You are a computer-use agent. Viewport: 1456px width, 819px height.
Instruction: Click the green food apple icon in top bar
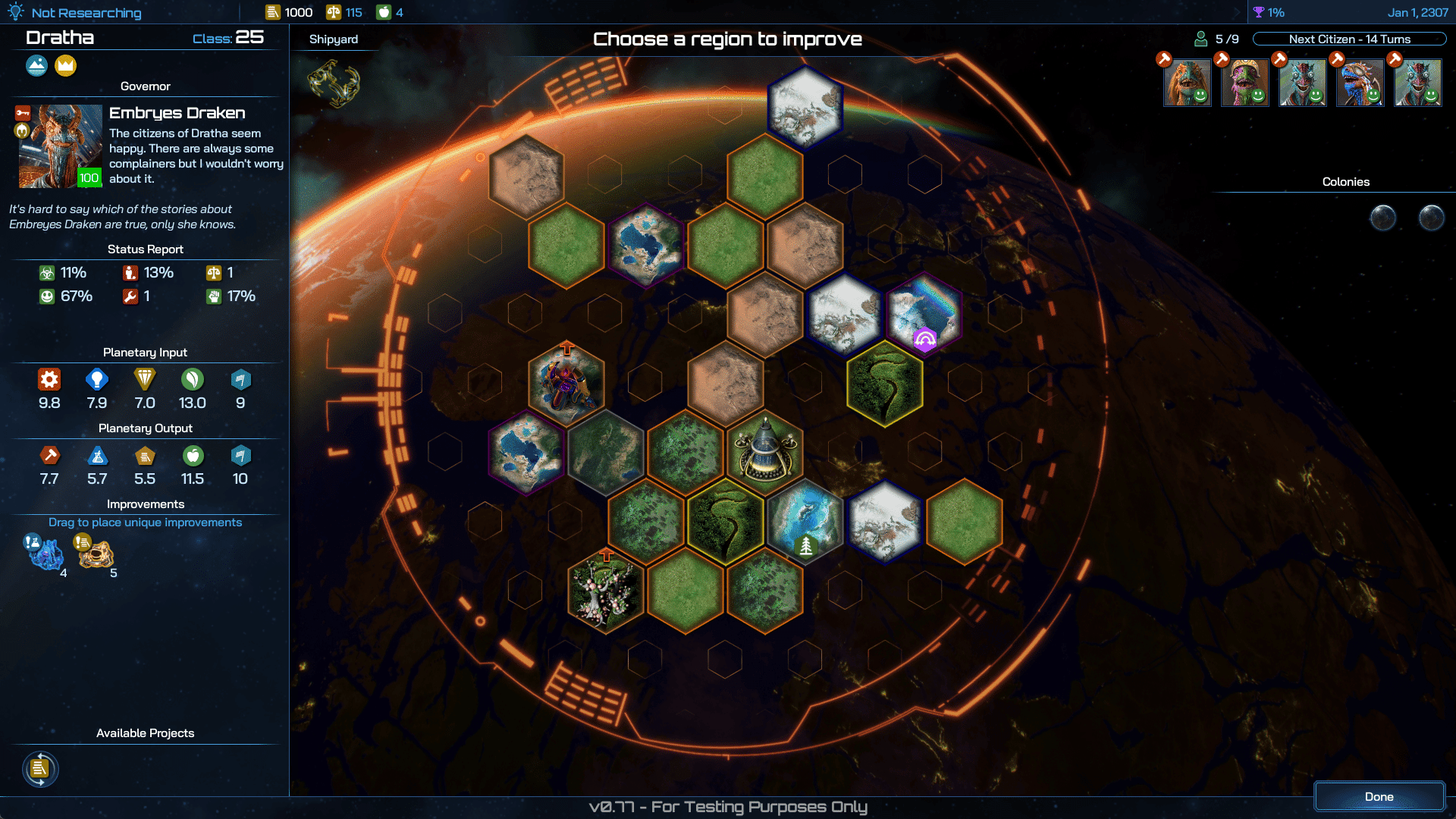coord(383,12)
